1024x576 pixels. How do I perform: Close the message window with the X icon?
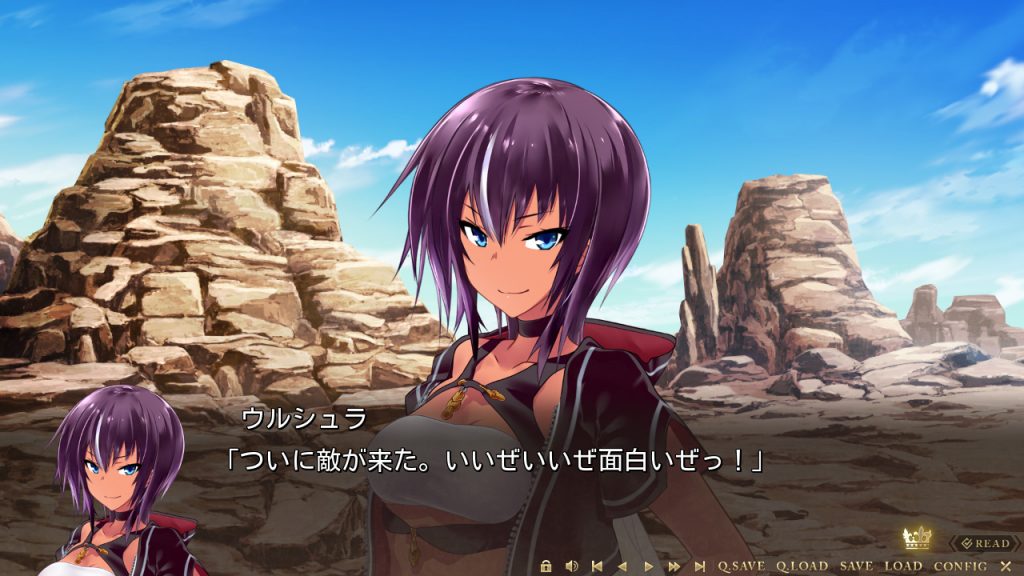1006,566
